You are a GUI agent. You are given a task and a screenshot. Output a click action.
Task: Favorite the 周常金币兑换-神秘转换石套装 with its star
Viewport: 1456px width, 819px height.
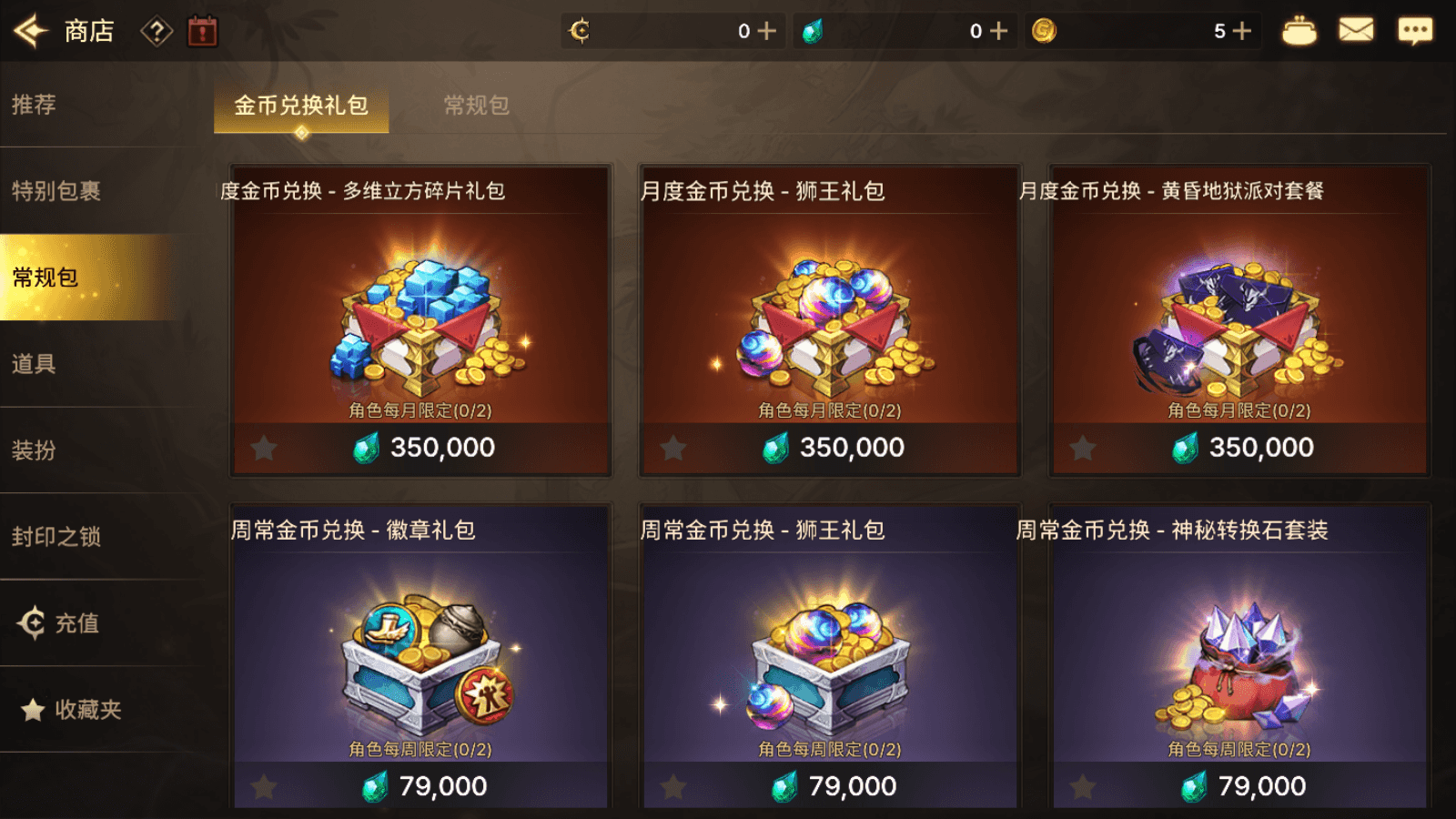point(1083,784)
